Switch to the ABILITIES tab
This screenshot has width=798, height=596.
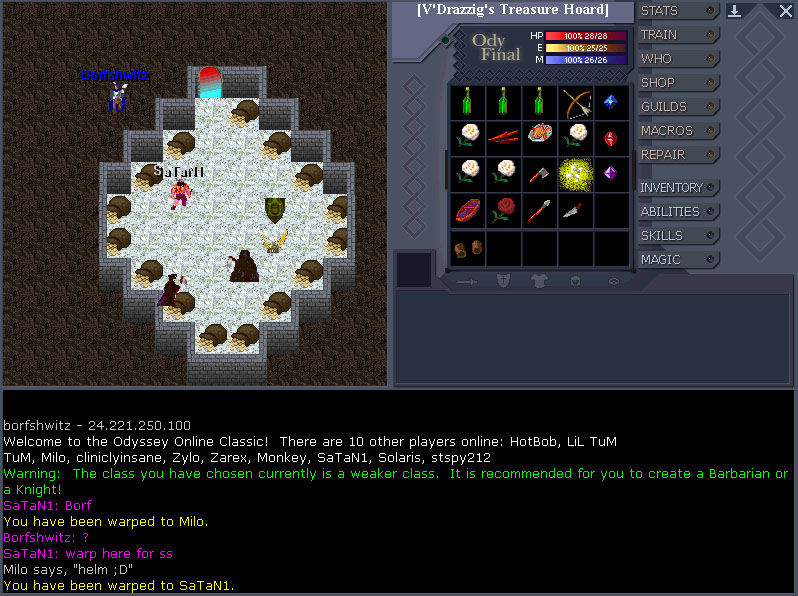(679, 212)
